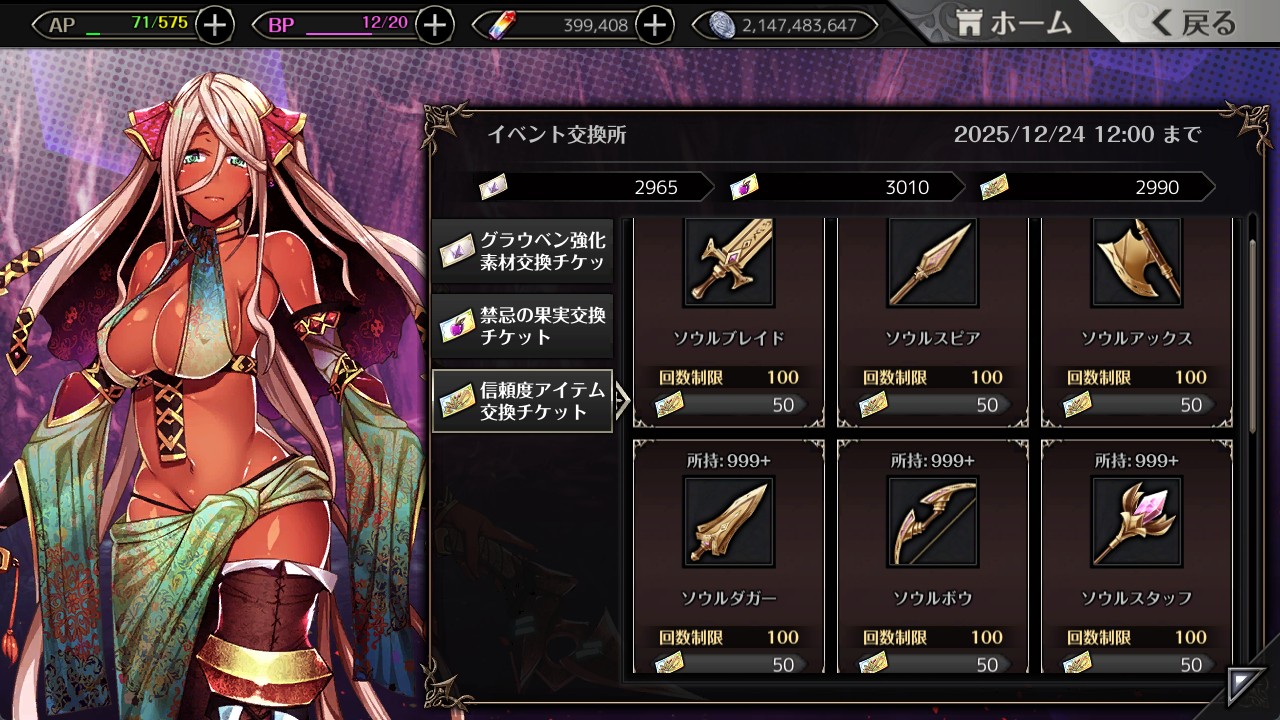Buy more rainbow crystals with plus button
The image size is (1280, 720).
coord(654,25)
